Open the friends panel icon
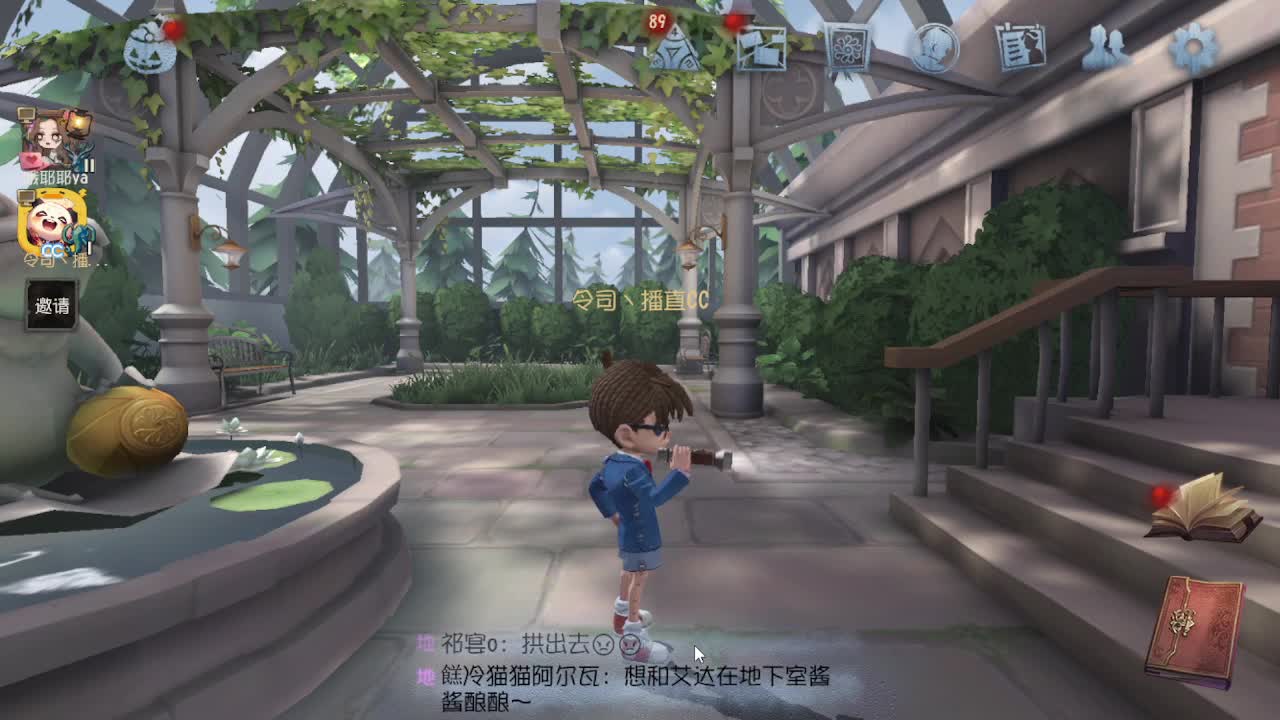 point(1104,44)
